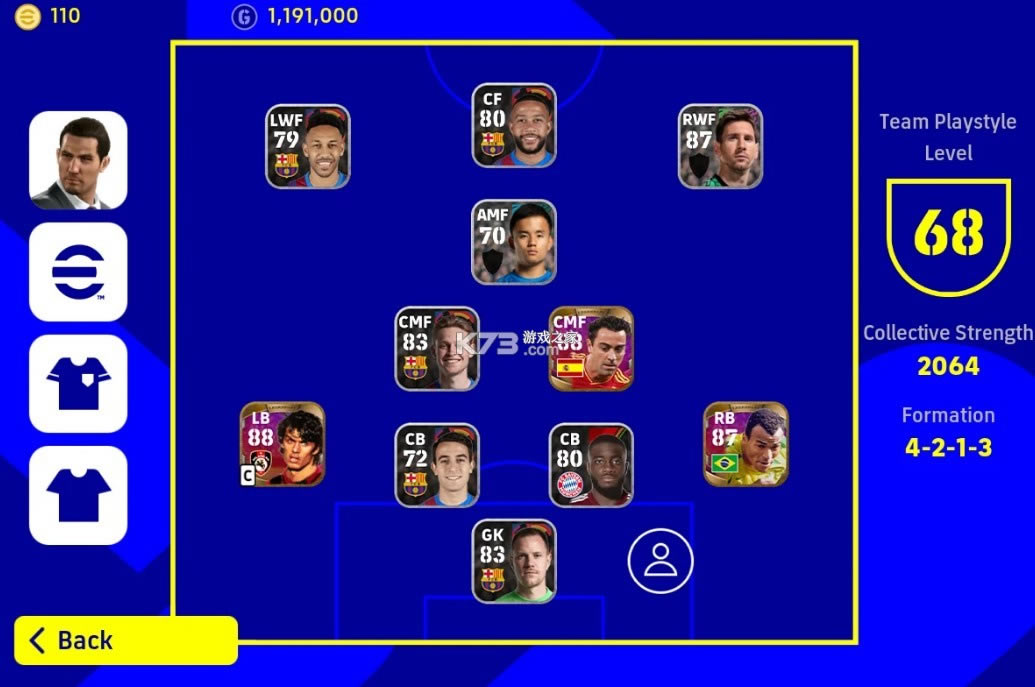The height and width of the screenshot is (687, 1035).
Task: Select the CMF 83 midfielder card
Action: (437, 348)
